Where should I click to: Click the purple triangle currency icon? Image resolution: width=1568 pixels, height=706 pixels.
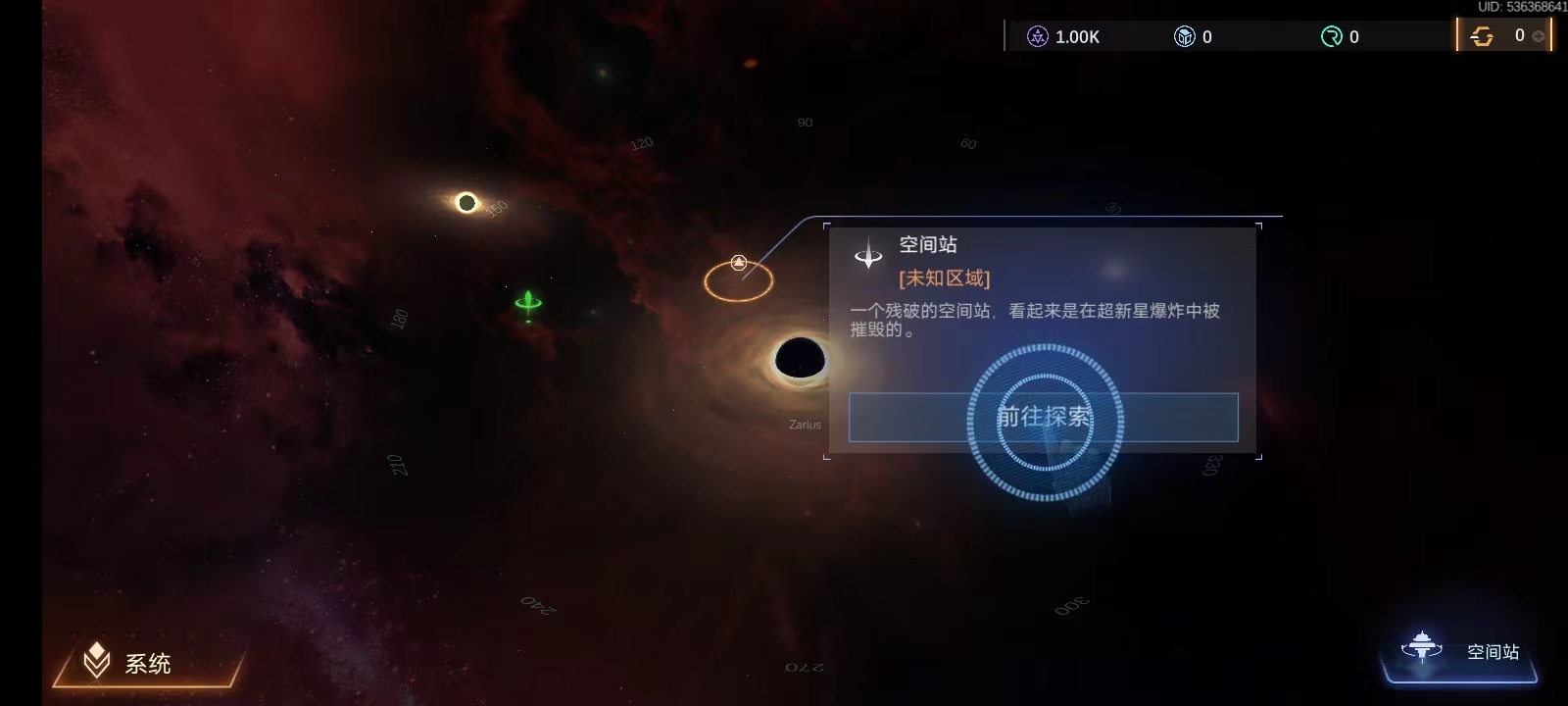(x=1037, y=37)
